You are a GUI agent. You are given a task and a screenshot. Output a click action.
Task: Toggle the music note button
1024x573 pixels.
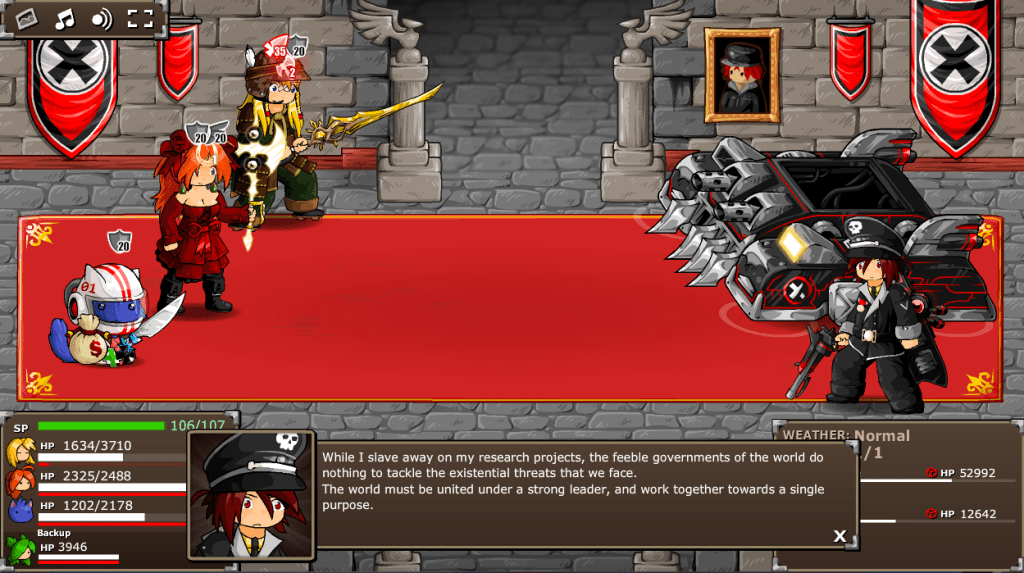click(x=64, y=18)
